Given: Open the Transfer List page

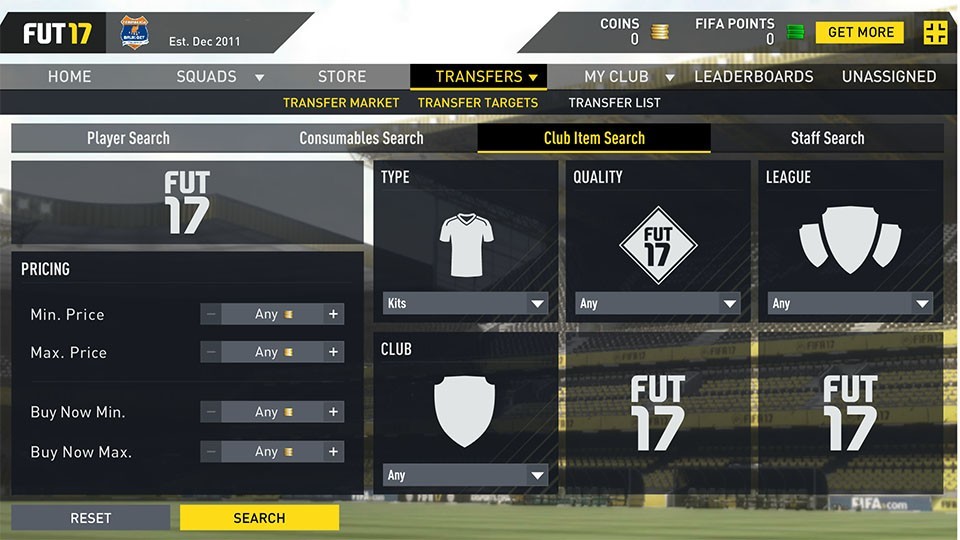Looking at the screenshot, I should pos(614,102).
